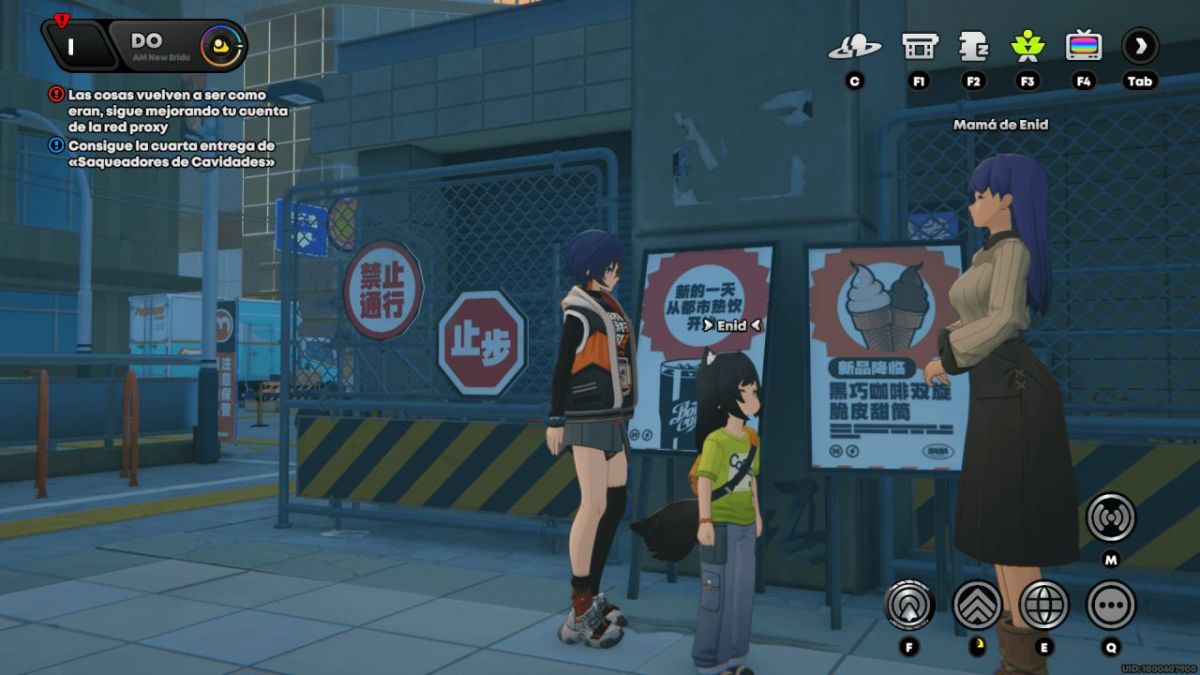
Task: Expand the top bar with the arrow button
Action: pyautogui.click(x=1139, y=46)
